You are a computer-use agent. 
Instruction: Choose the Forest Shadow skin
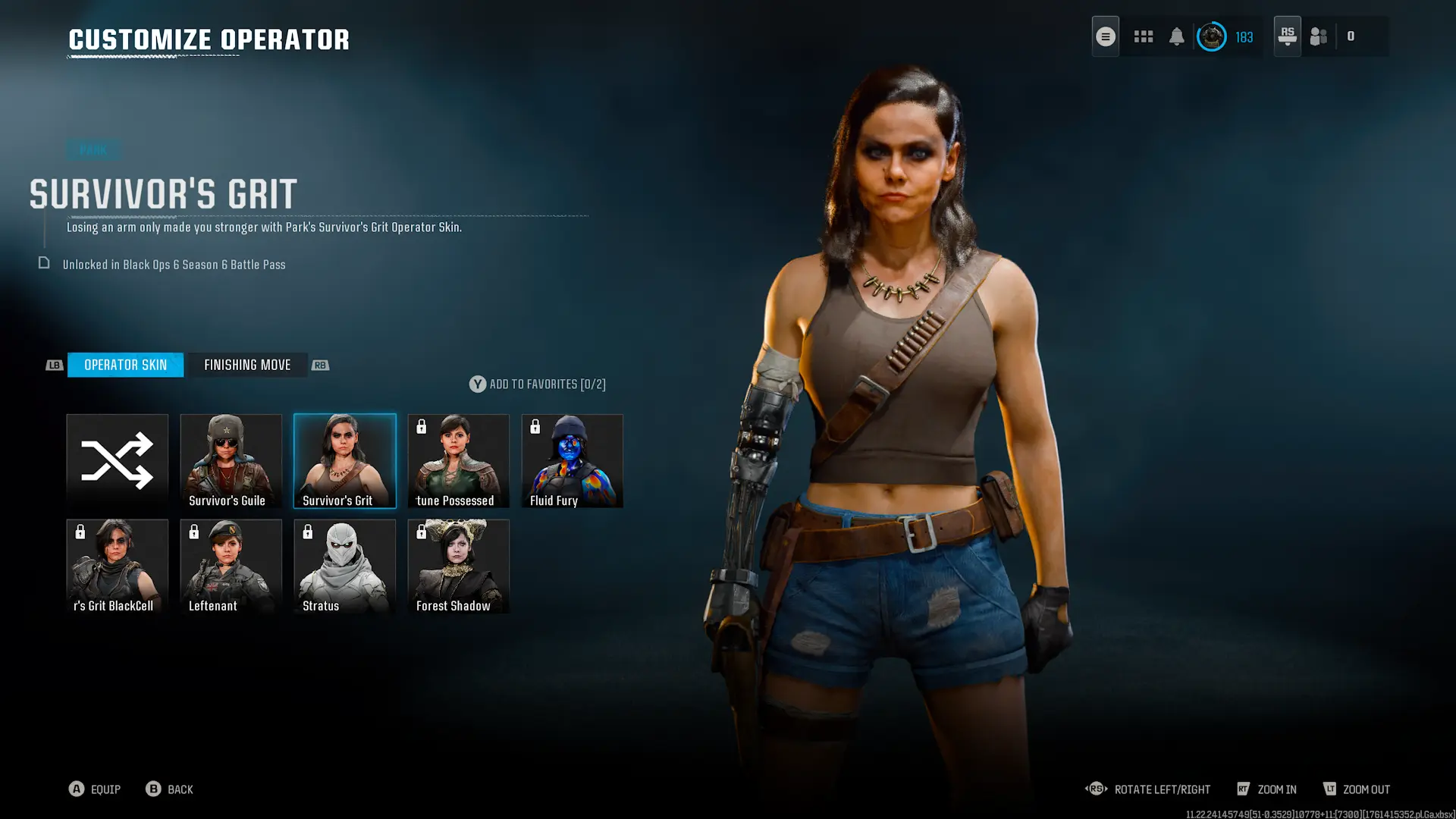coord(458,566)
